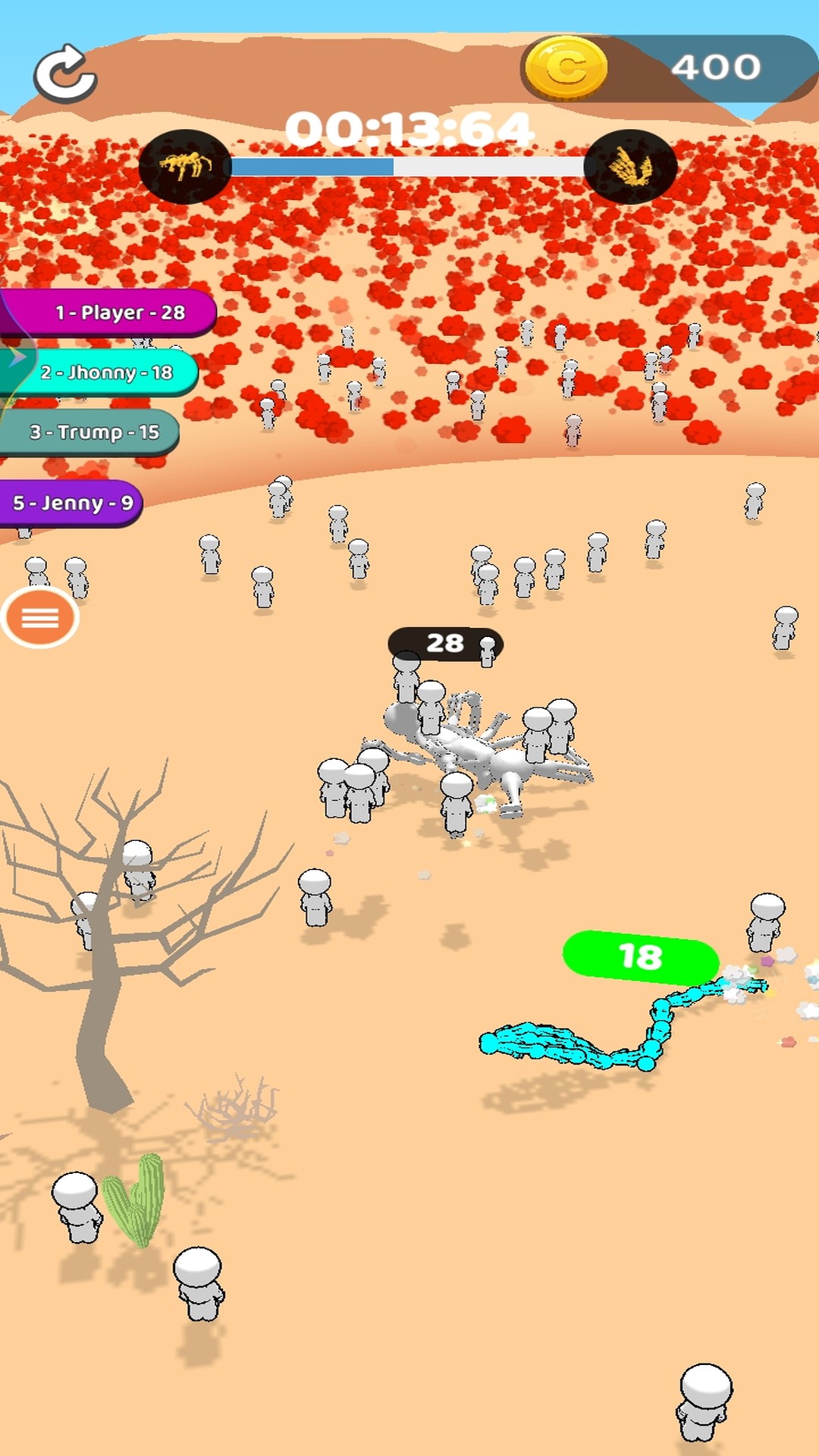819x1456 pixels.
Task: Select the Jenny leaderboard row
Action: click(72, 503)
